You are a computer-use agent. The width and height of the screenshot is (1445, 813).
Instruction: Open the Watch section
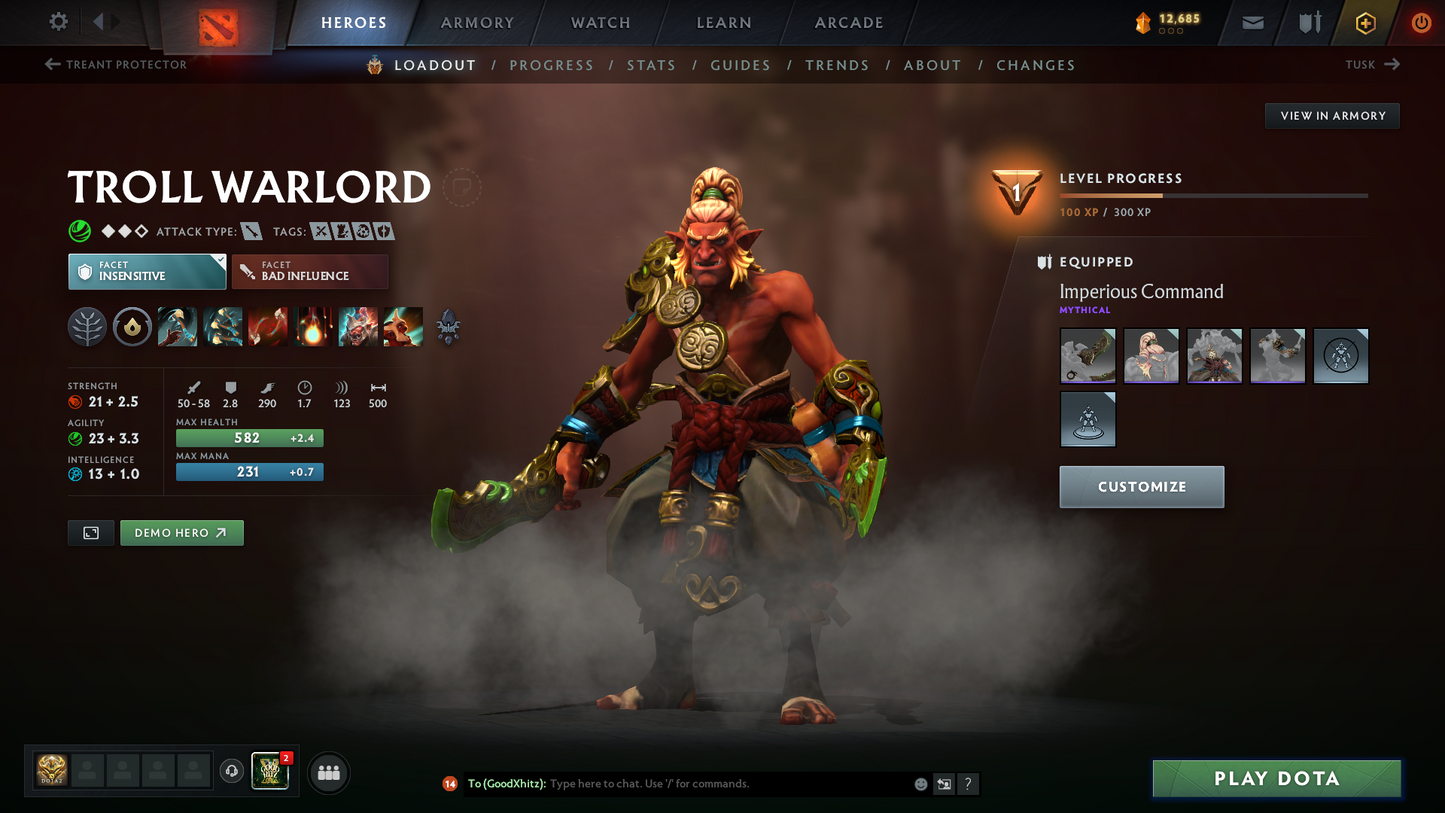[x=600, y=23]
